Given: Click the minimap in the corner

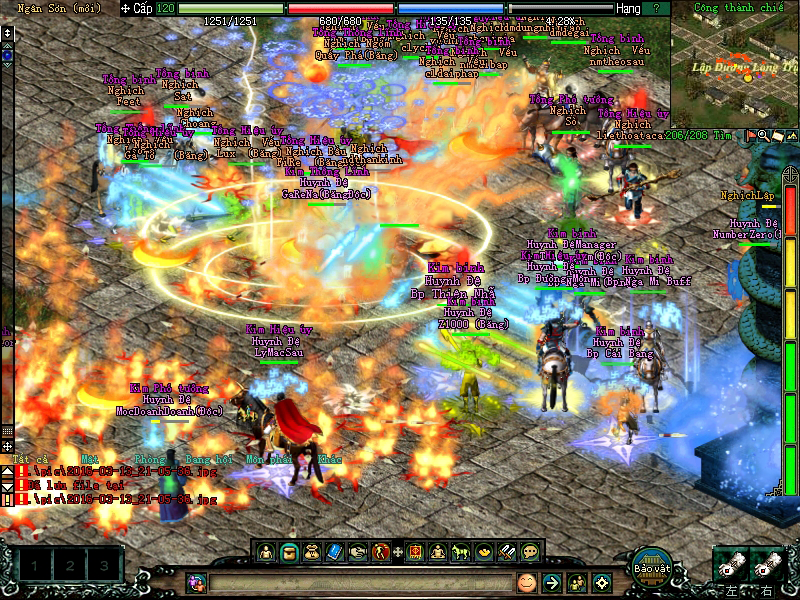Looking at the screenshot, I should (x=735, y=62).
